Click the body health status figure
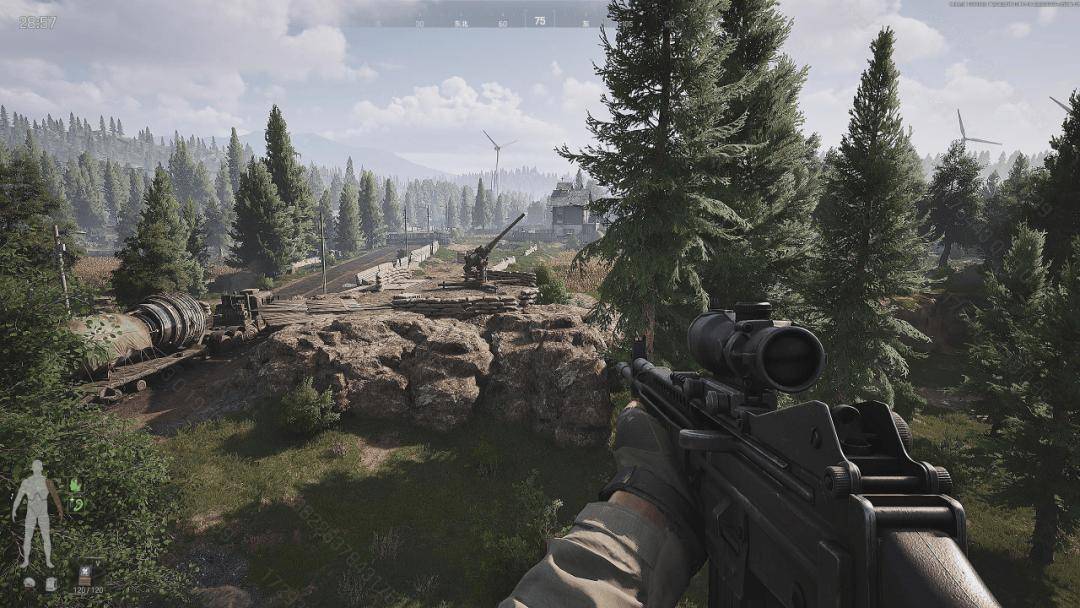 pos(37,512)
